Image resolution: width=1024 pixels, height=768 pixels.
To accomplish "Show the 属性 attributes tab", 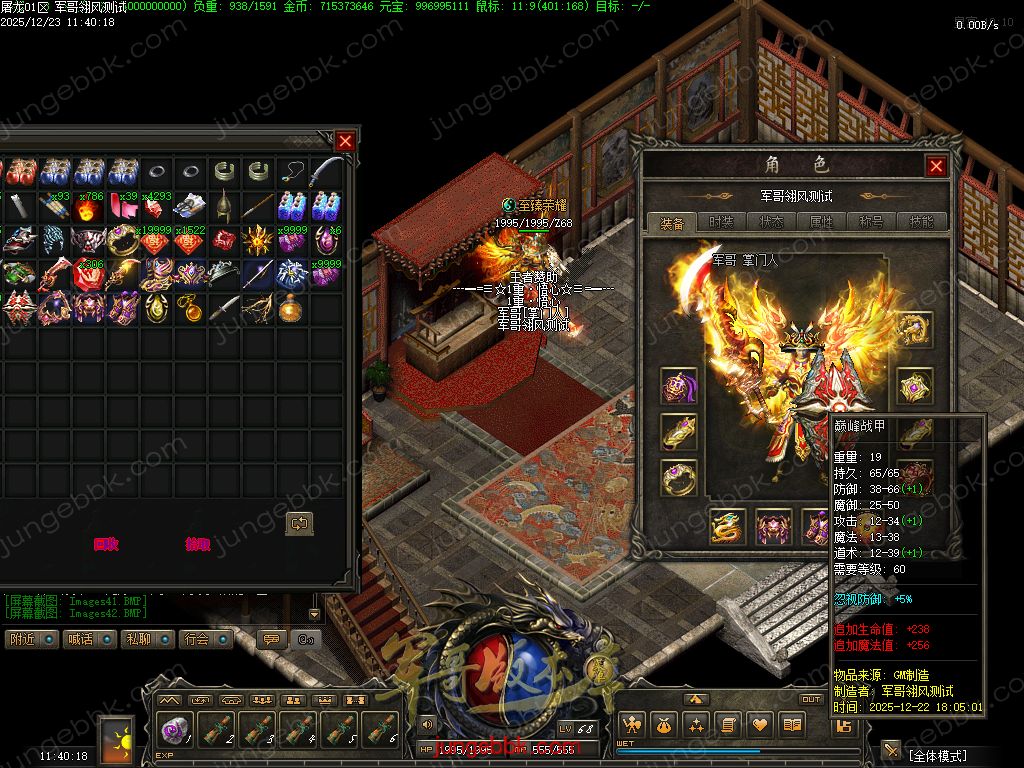I will (821, 223).
